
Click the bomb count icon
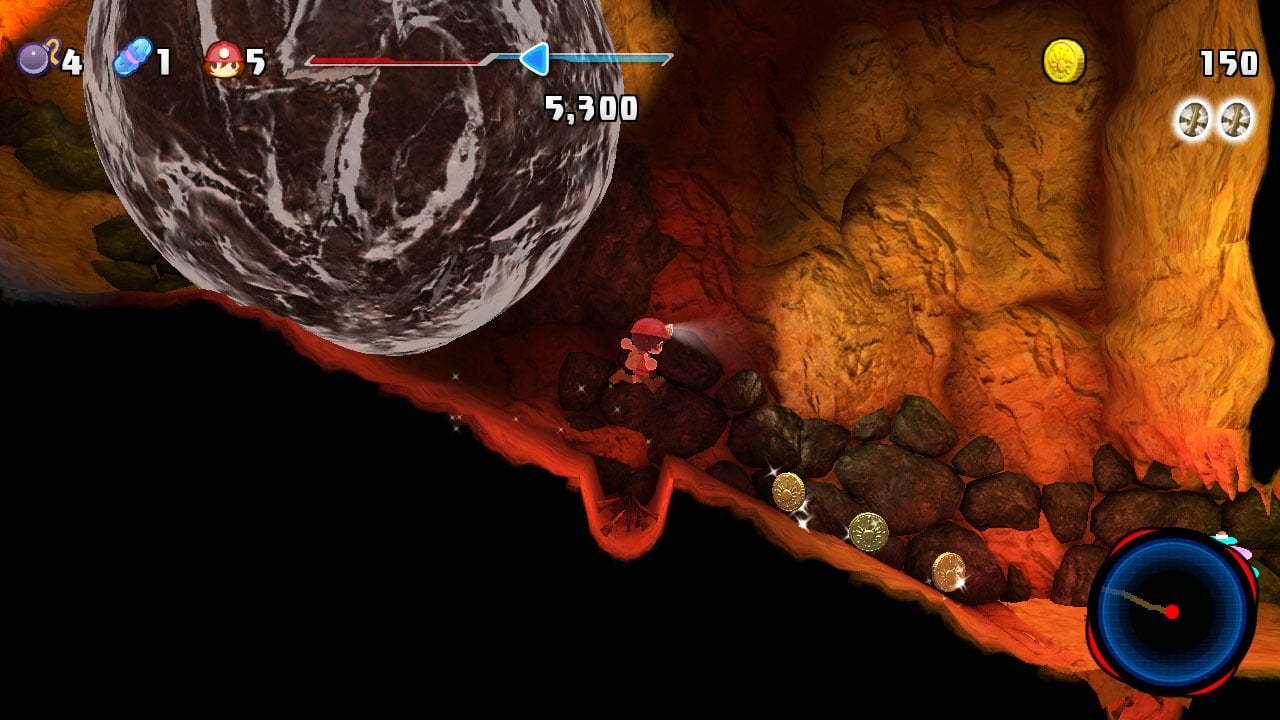(36, 59)
